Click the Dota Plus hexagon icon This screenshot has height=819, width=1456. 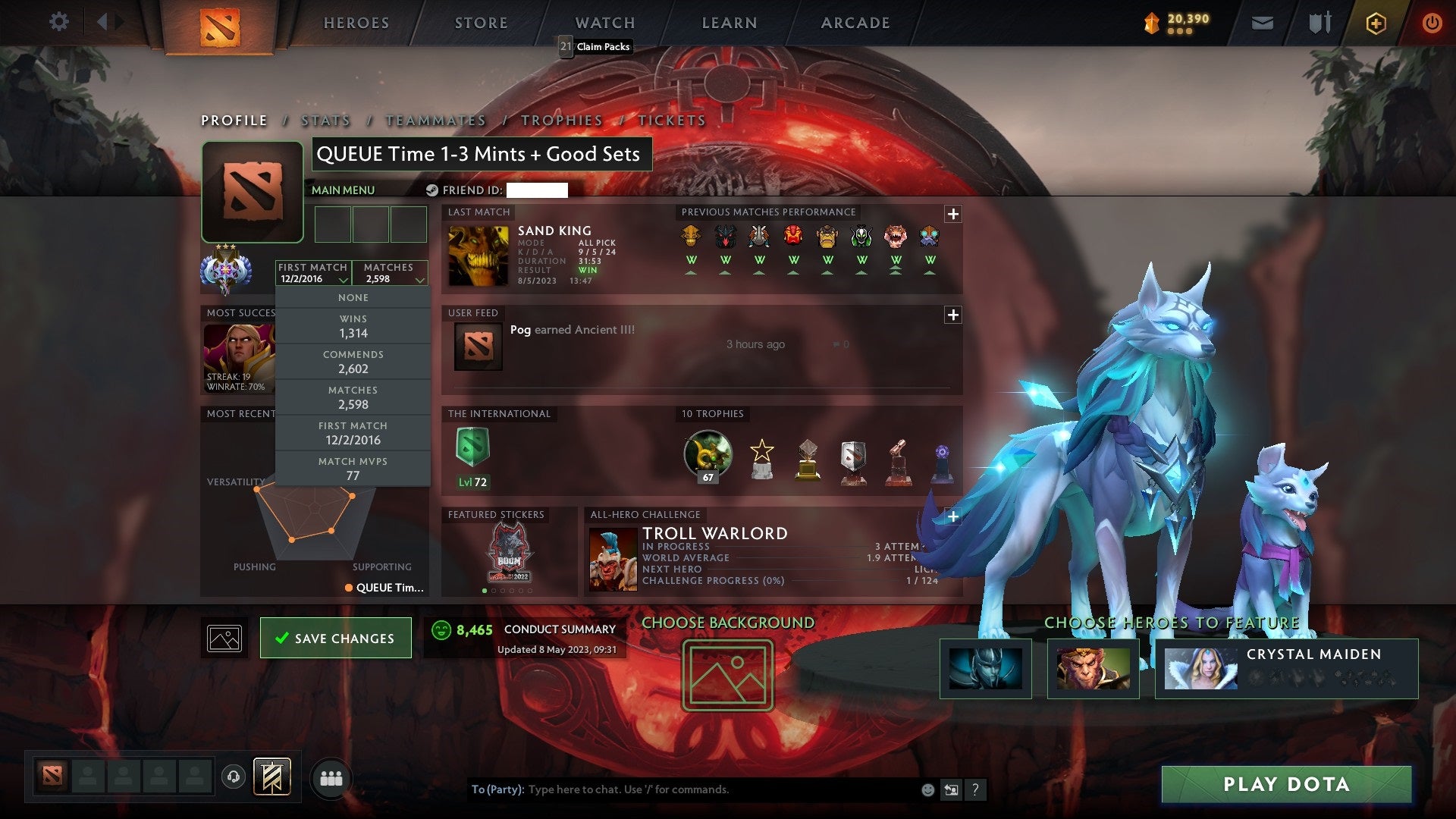coord(1378,23)
